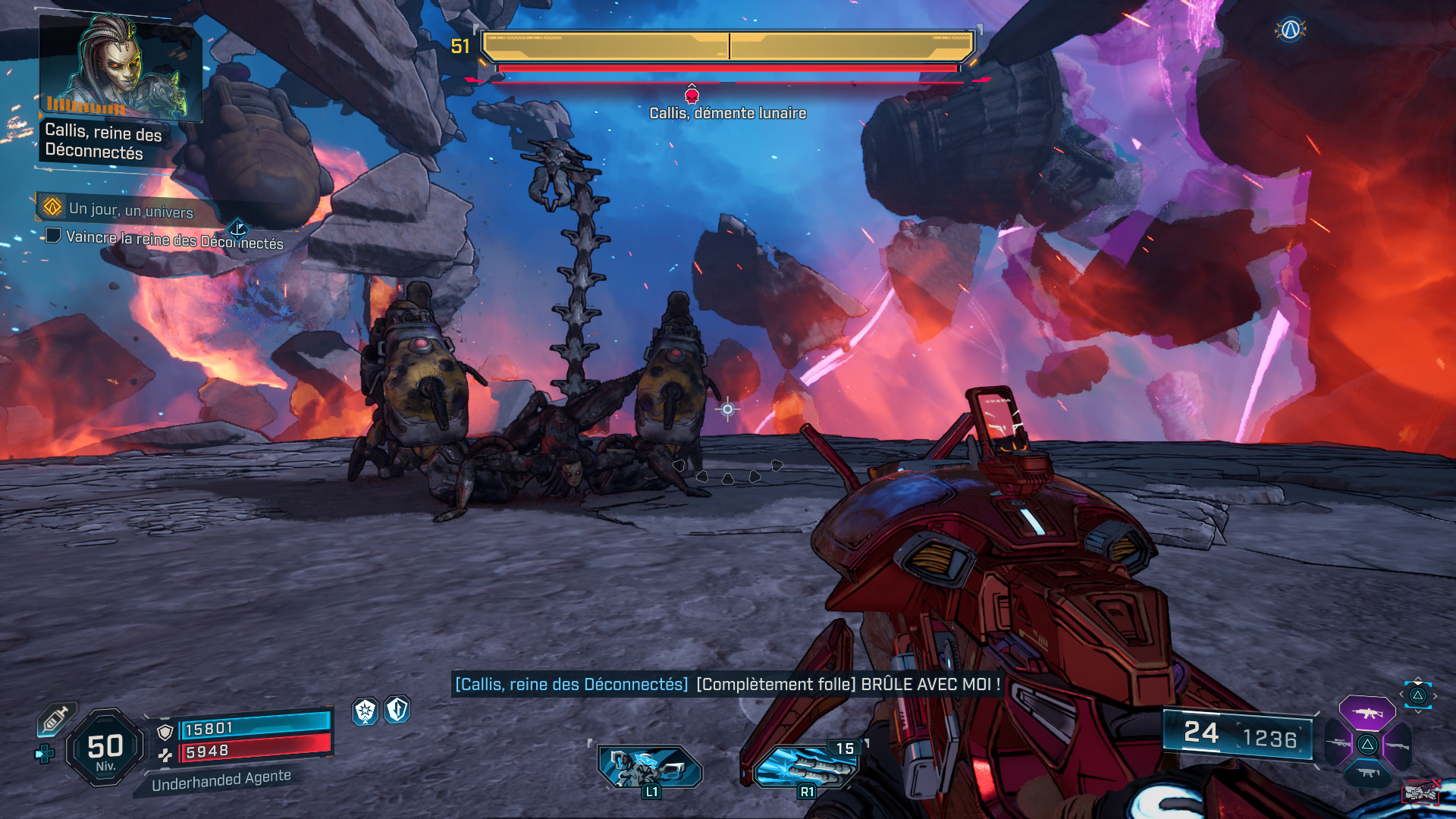Toggle the crossed-out grenade indicator
Image resolution: width=1456 pixels, height=819 pixels.
tap(1422, 792)
